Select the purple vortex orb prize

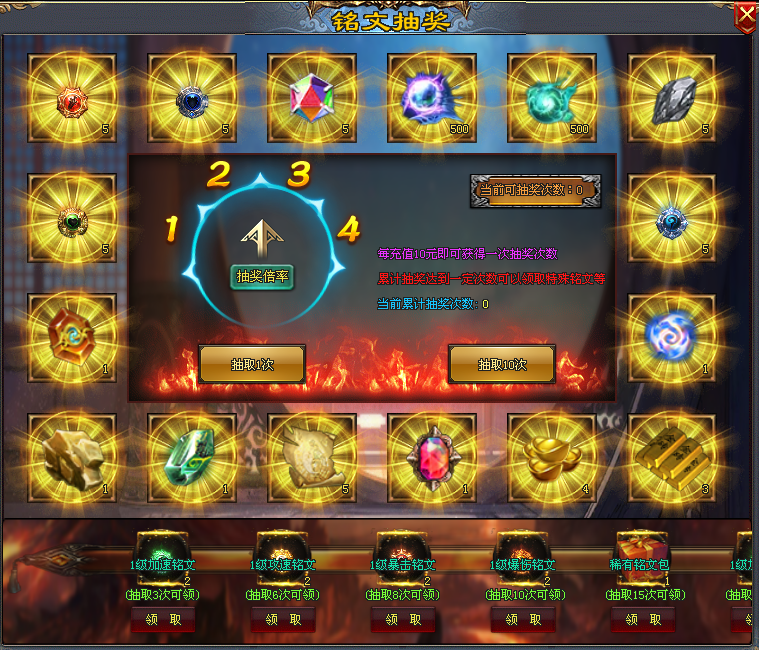[431, 97]
